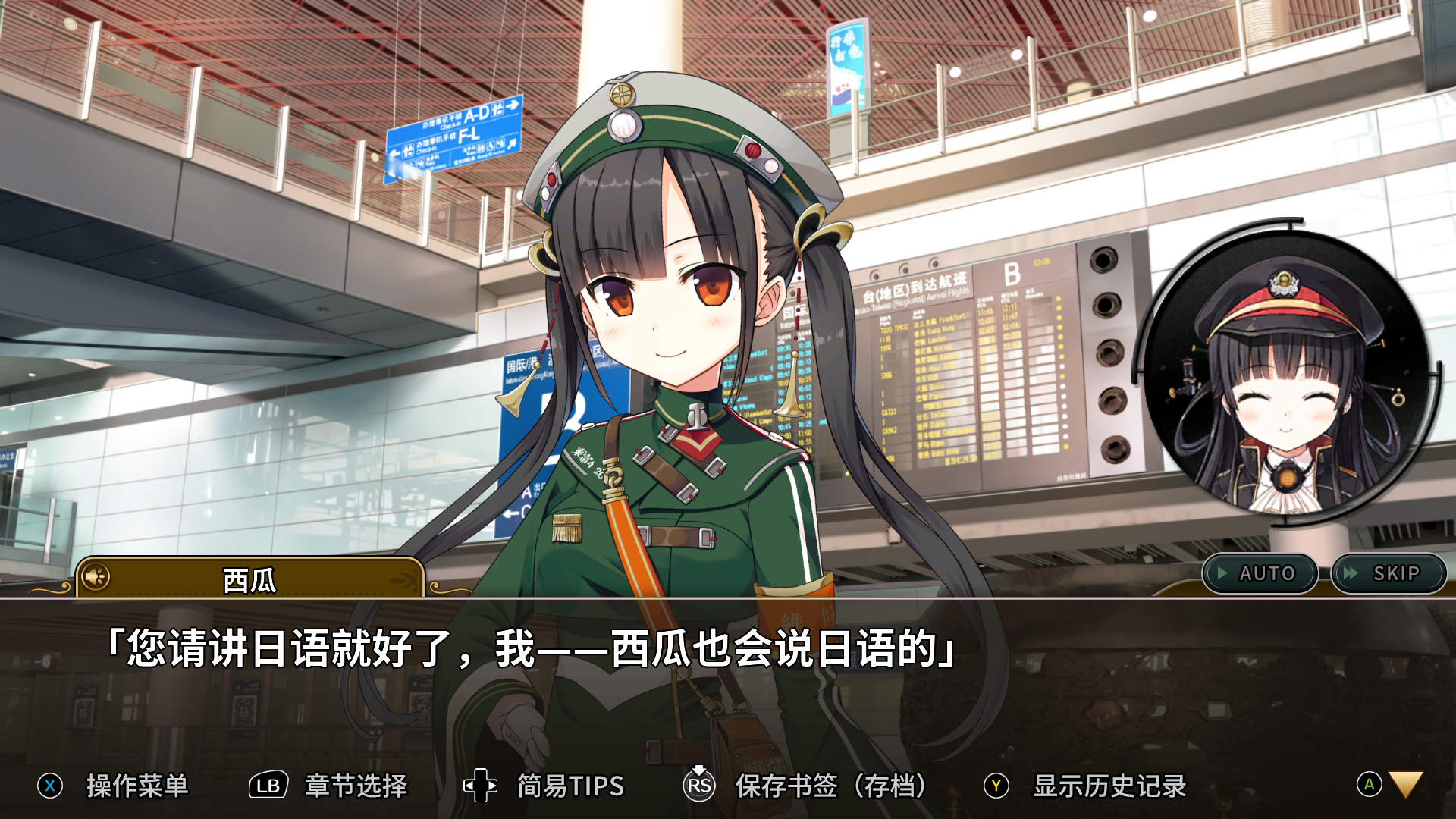The height and width of the screenshot is (819, 1456).
Task: Replay voice with the speaker icon
Action: [96, 578]
